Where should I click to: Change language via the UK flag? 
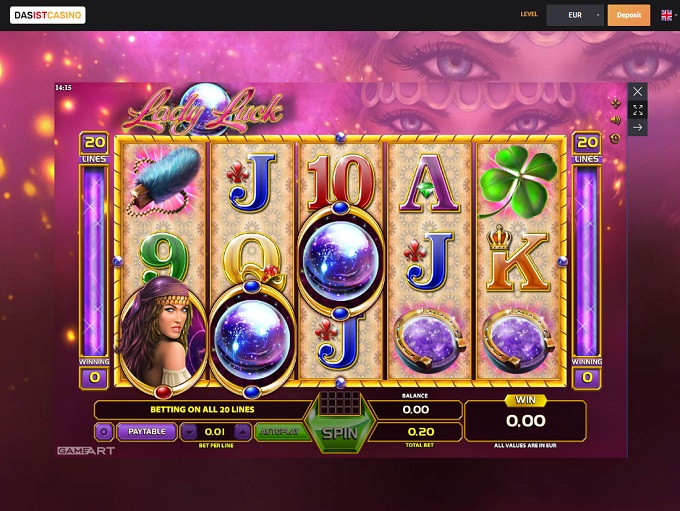[666, 15]
